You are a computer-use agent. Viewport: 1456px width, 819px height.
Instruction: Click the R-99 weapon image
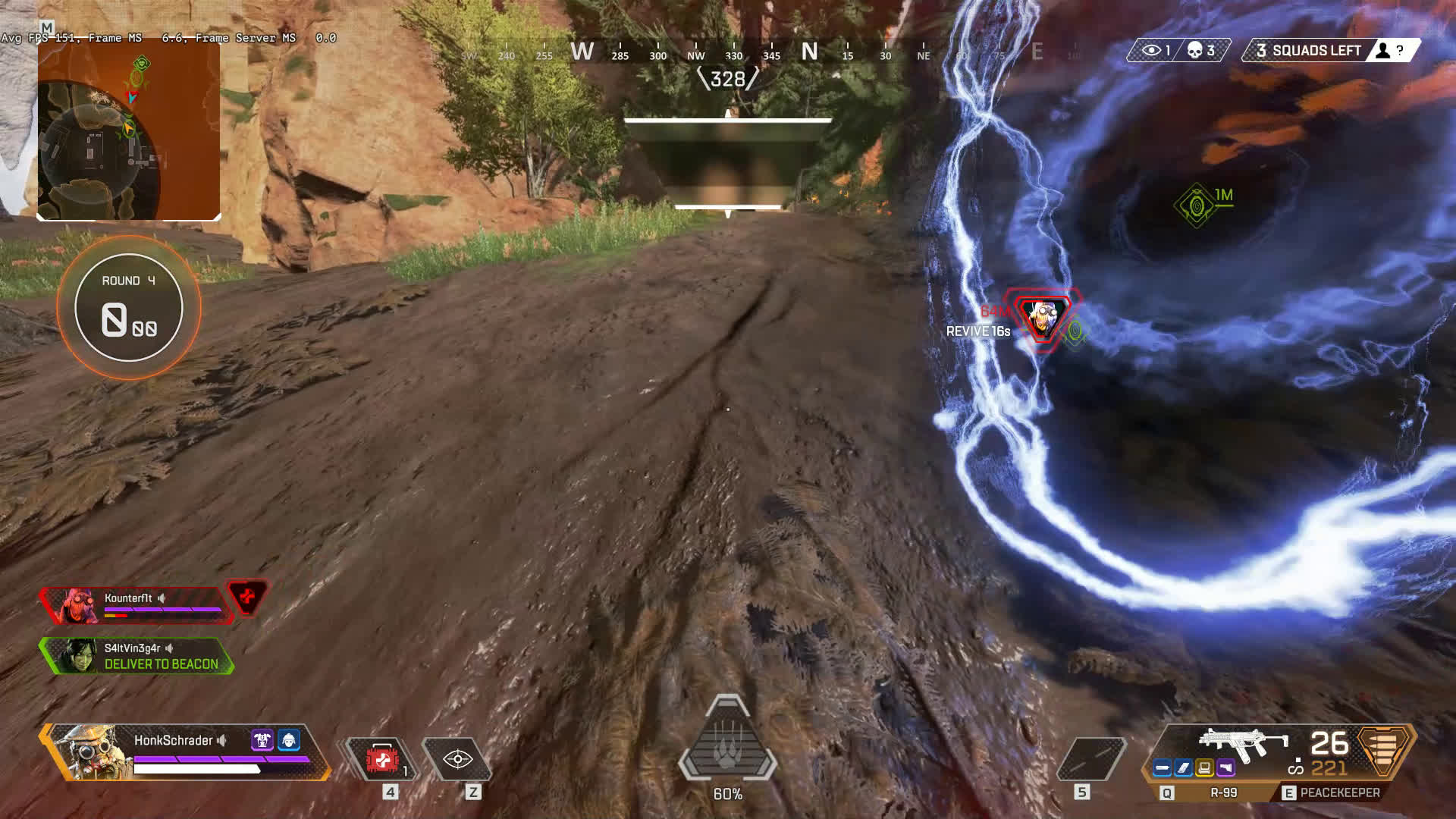point(1244,742)
